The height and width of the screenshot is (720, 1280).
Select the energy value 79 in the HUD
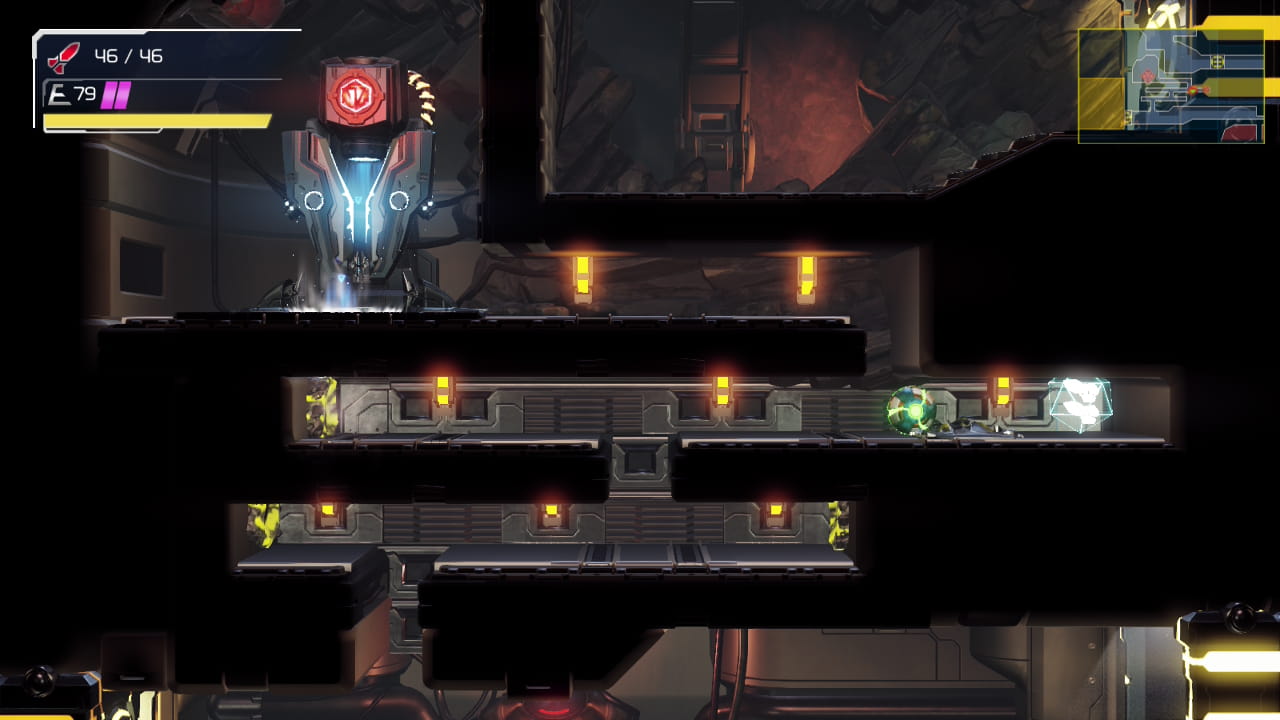coord(85,92)
